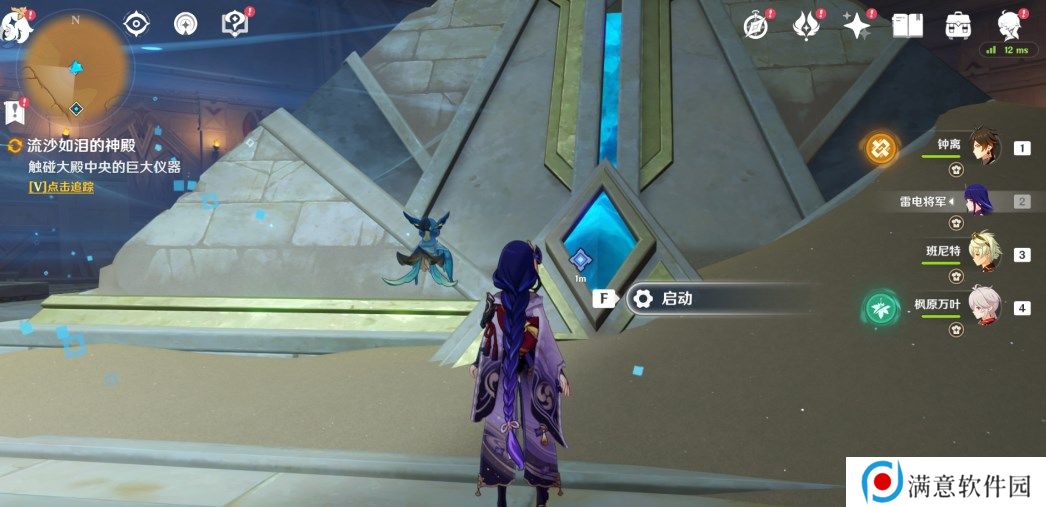Open the character screen icon
The image size is (1046, 507).
pyautogui.click(x=1009, y=25)
